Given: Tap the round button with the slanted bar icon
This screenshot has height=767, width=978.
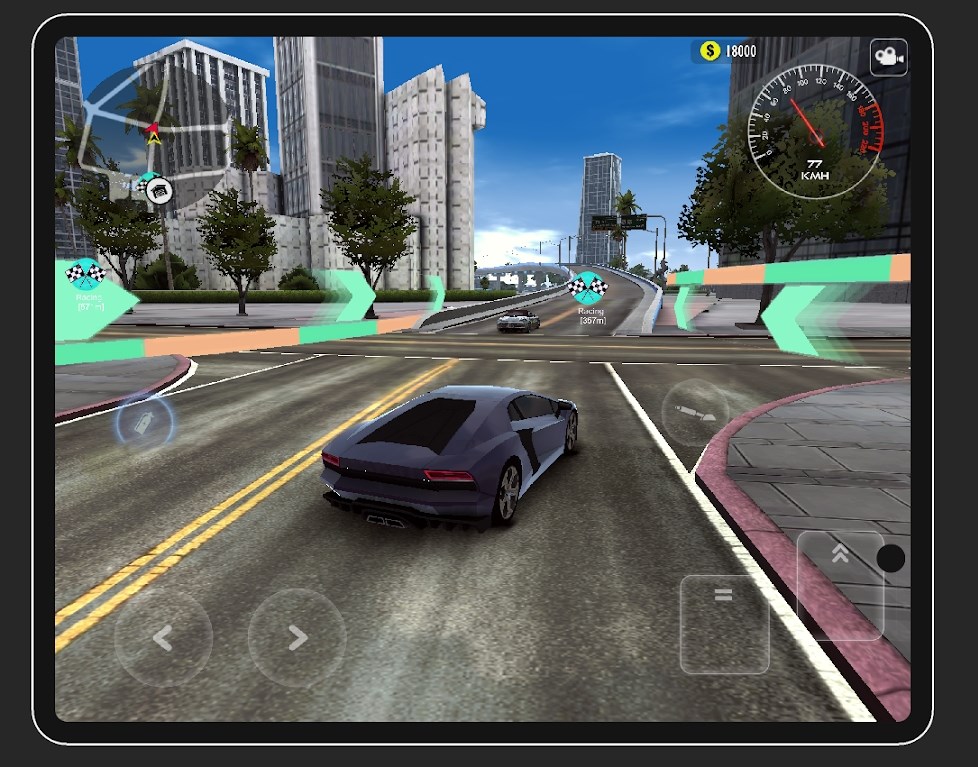Looking at the screenshot, I should point(696,413).
